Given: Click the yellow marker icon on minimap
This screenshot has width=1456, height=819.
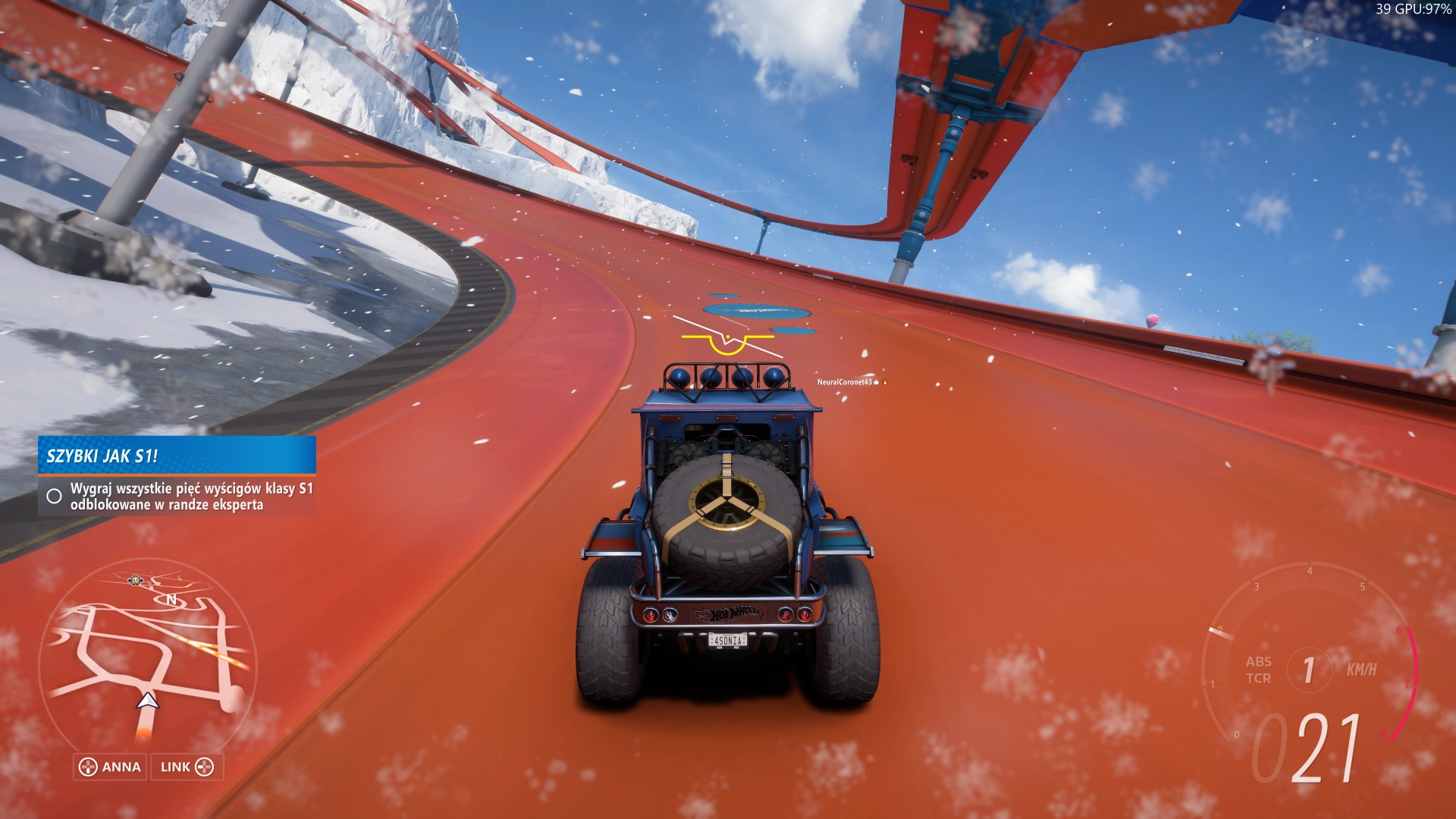Looking at the screenshot, I should 135,581.
